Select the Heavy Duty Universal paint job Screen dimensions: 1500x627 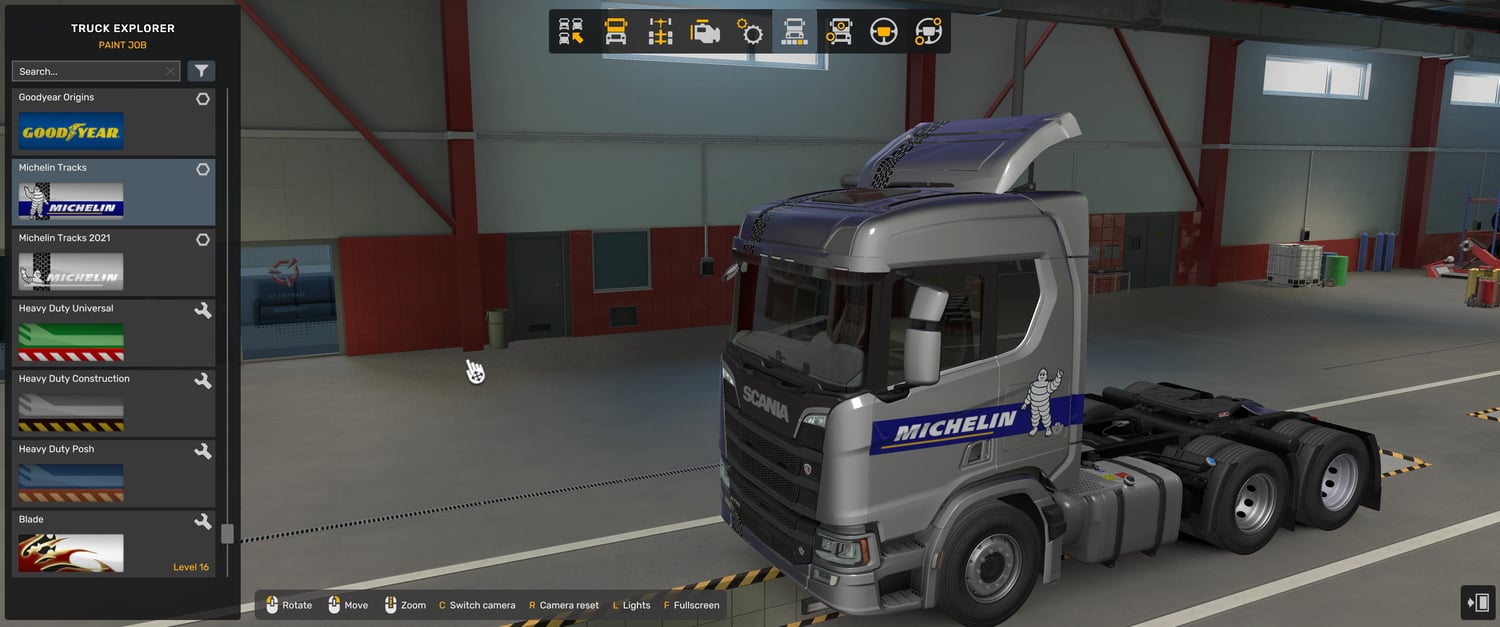coord(113,334)
